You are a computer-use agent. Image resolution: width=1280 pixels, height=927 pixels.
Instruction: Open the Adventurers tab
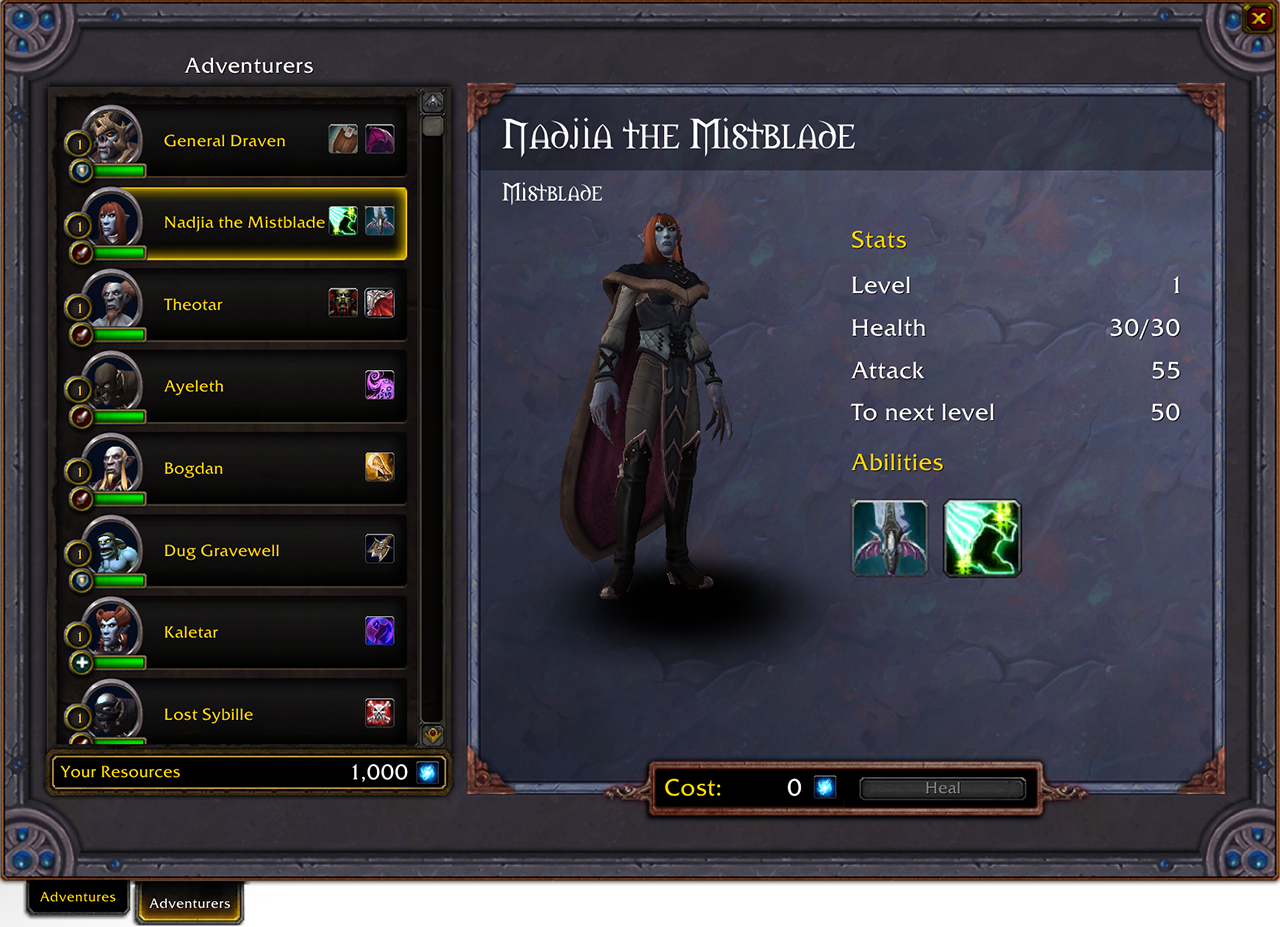(190, 903)
